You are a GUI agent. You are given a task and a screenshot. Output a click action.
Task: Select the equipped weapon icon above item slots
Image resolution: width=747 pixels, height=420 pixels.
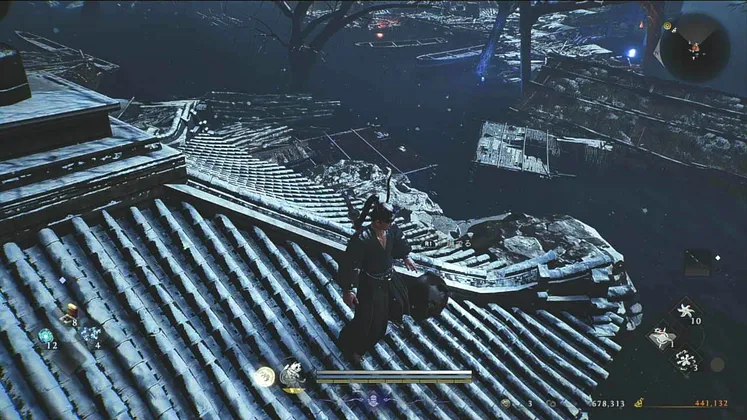click(697, 262)
